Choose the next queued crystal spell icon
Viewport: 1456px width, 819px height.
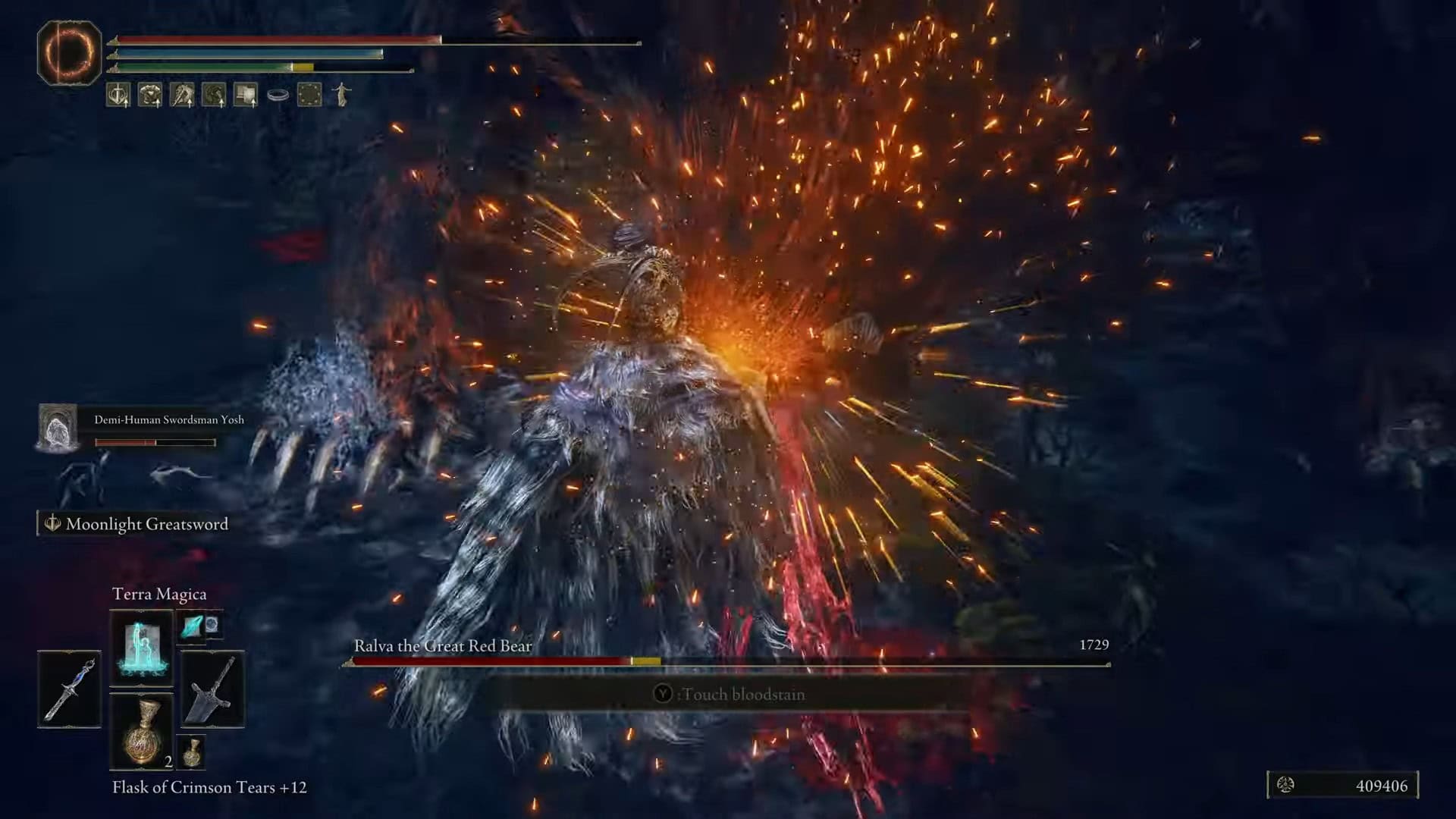click(193, 626)
